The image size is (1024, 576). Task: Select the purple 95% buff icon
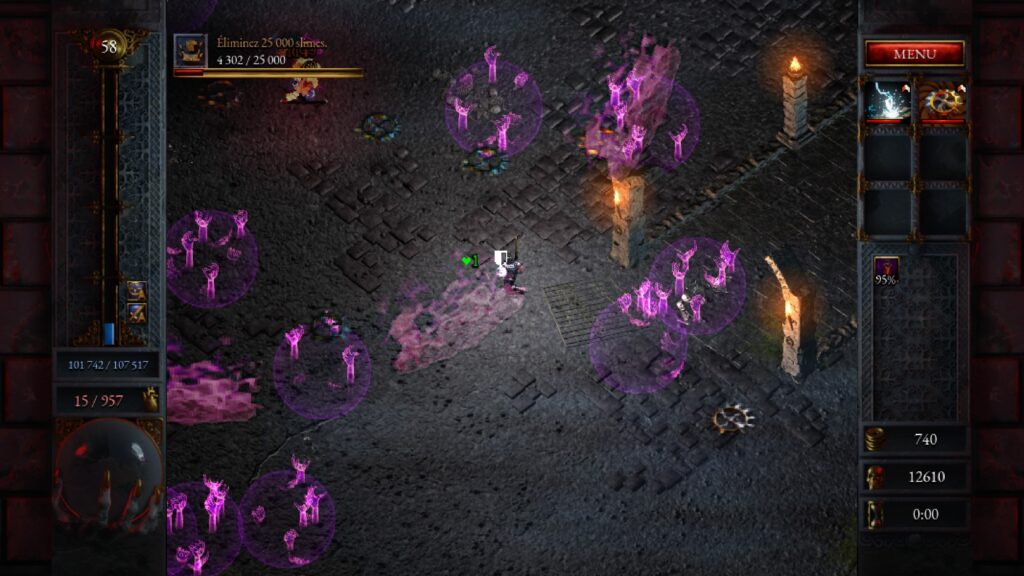[886, 270]
